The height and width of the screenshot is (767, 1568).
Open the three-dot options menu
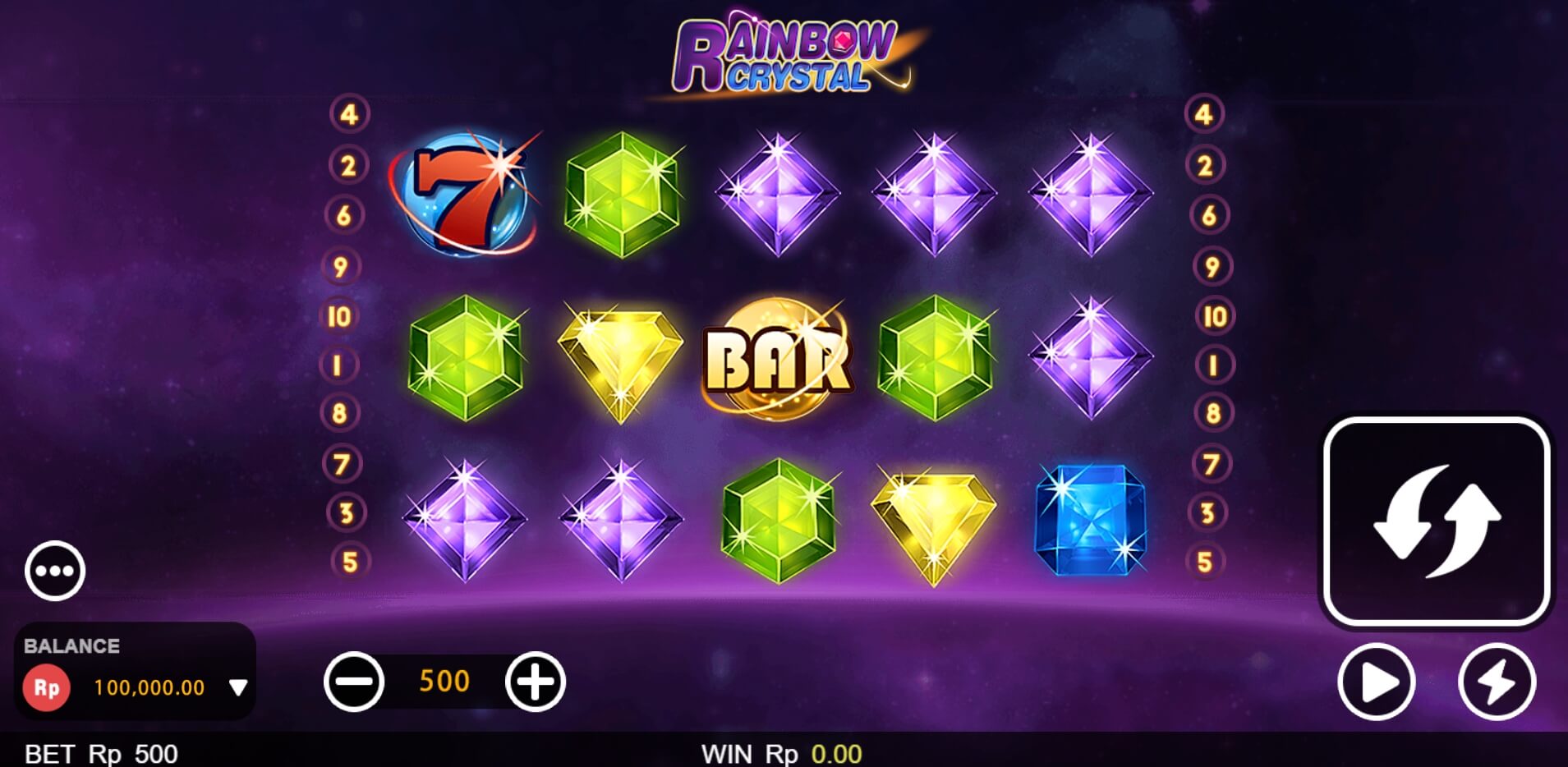pyautogui.click(x=54, y=570)
